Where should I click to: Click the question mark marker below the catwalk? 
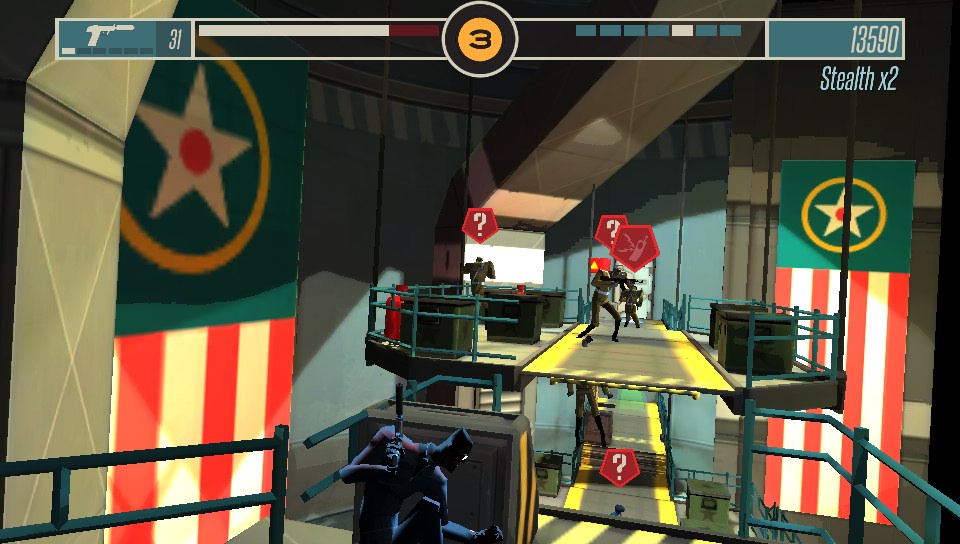click(619, 466)
